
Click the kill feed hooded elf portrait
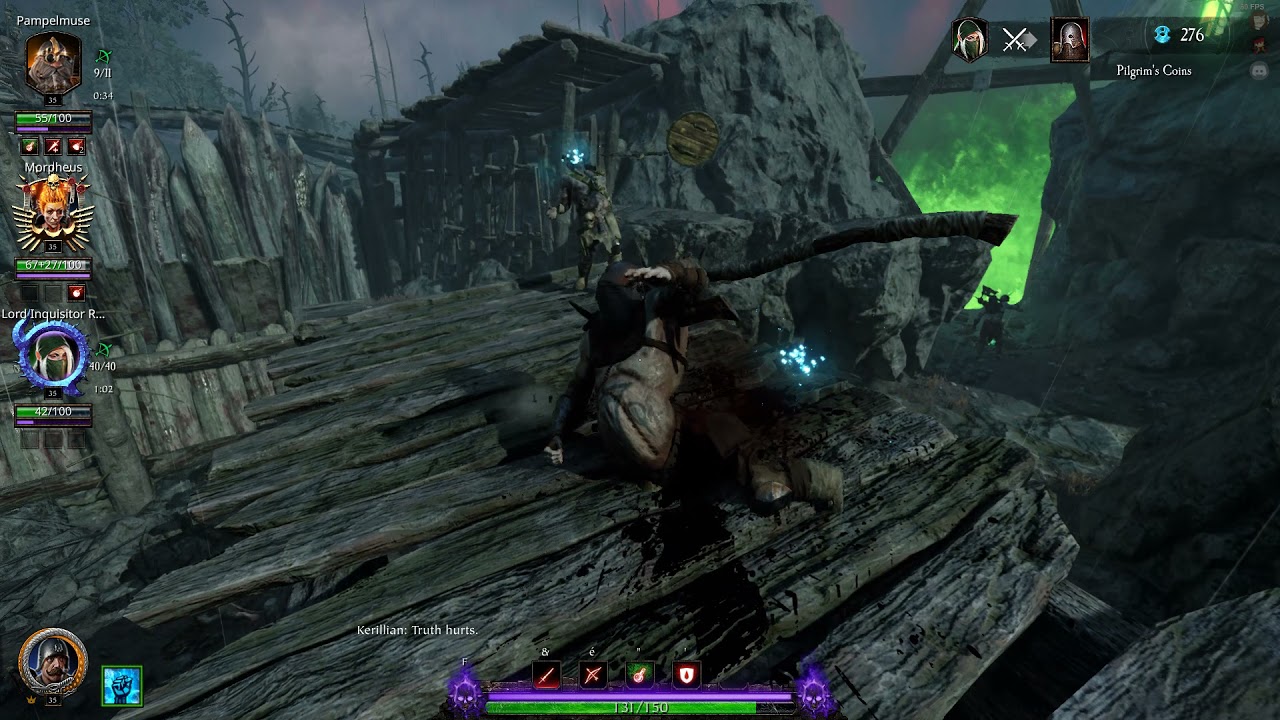(x=970, y=40)
